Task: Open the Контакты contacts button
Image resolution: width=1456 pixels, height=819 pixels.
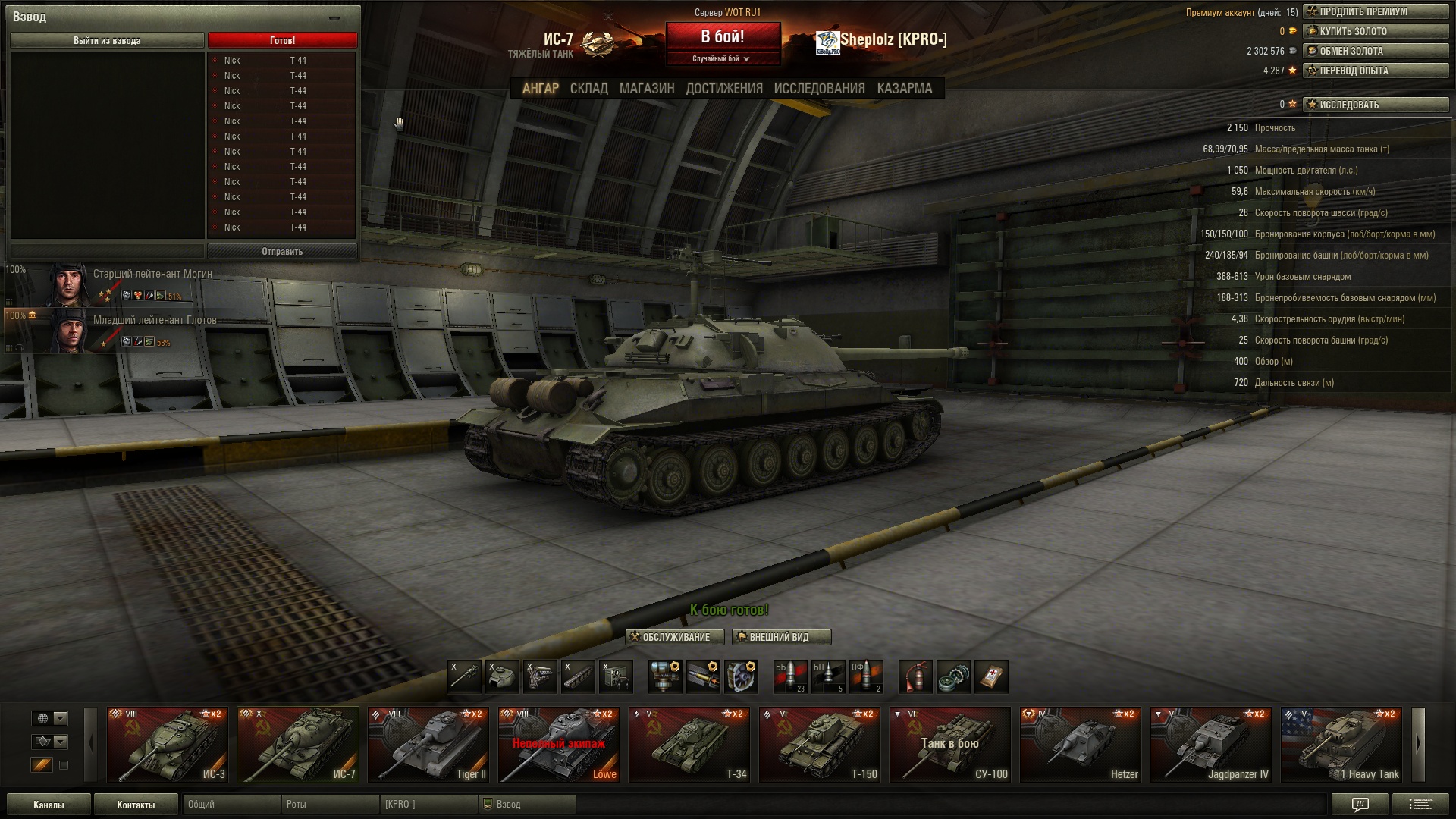Action: (136, 805)
